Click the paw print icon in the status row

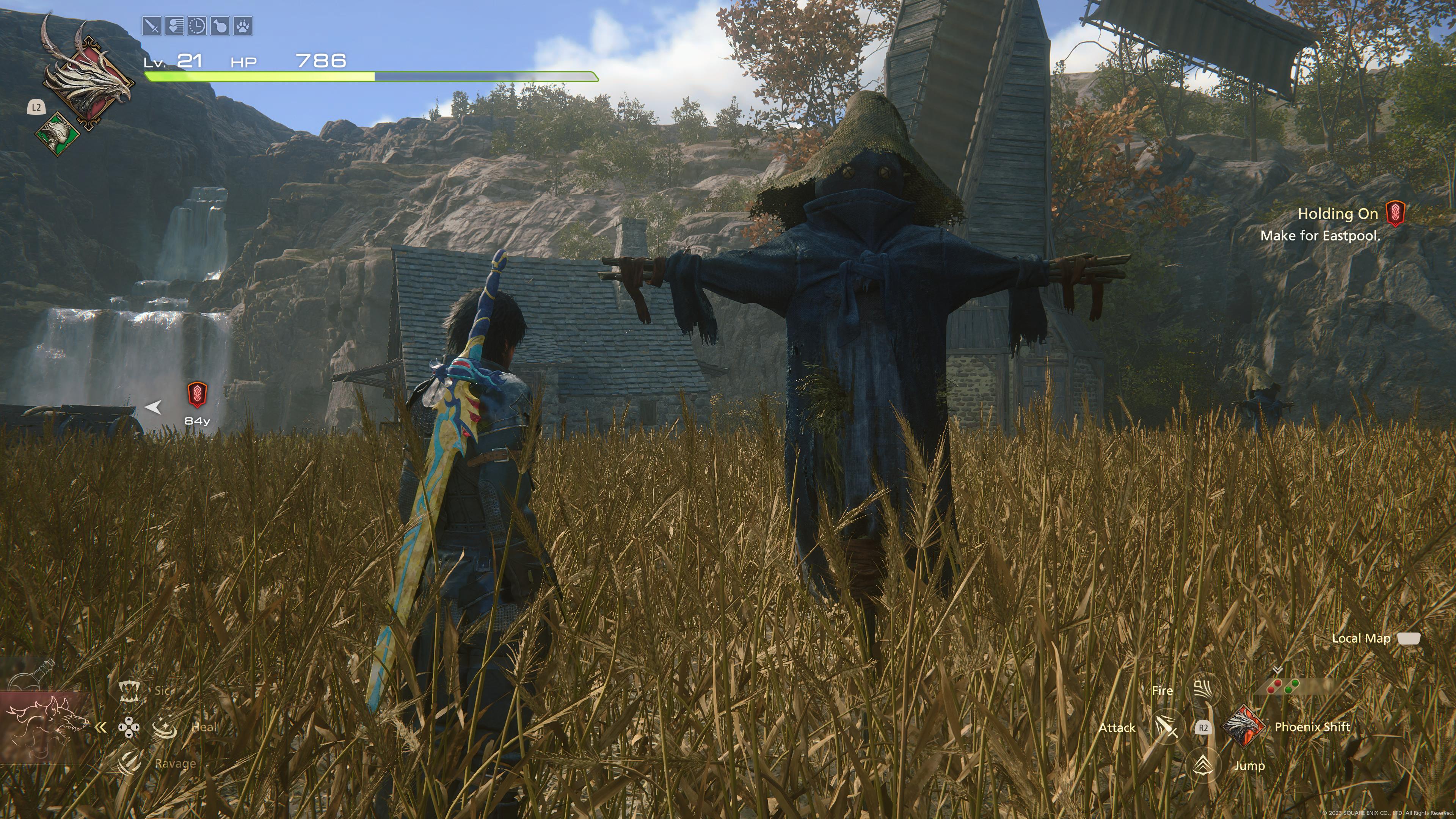point(243,27)
